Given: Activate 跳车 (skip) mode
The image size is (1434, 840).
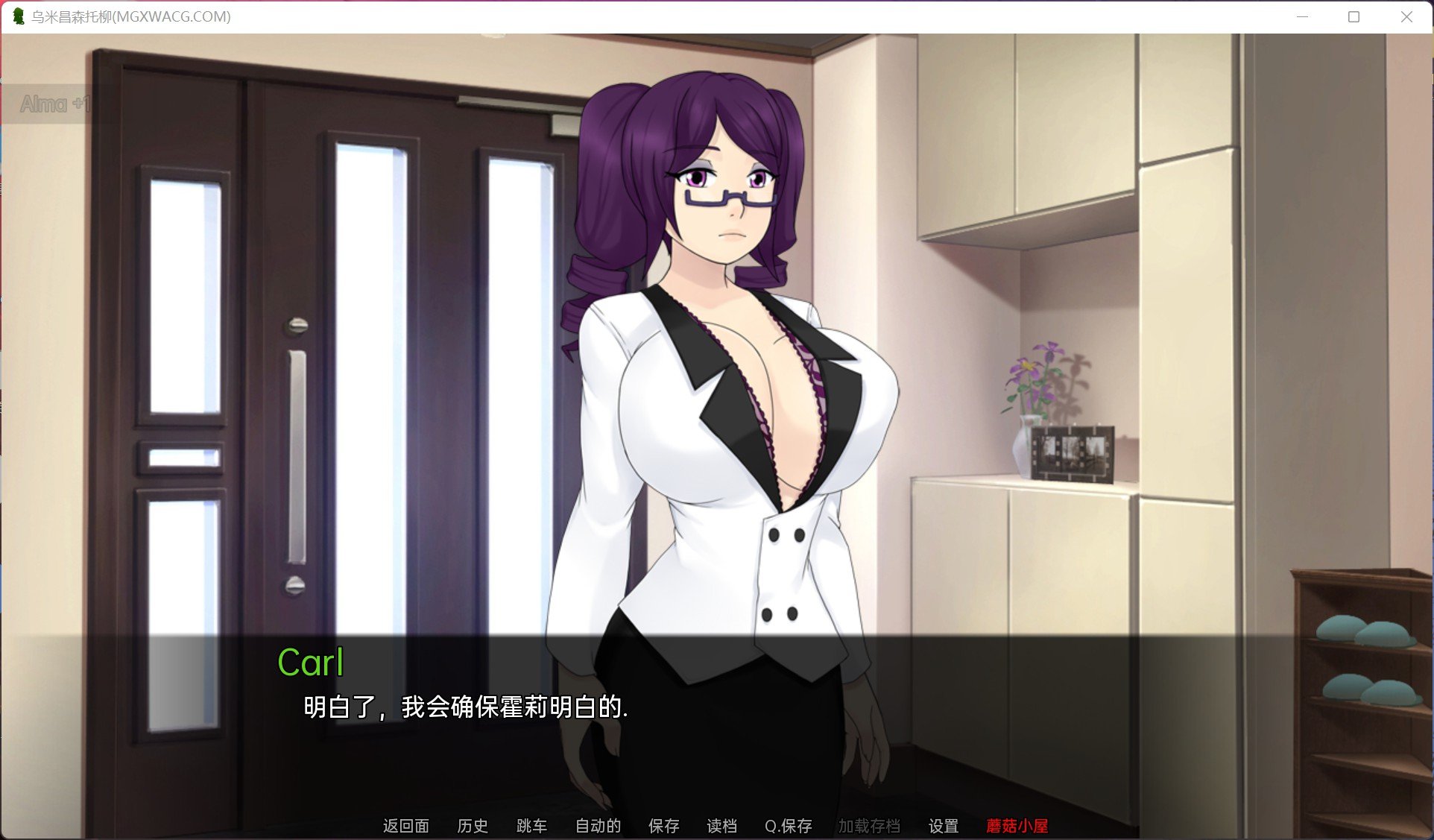Looking at the screenshot, I should click(x=532, y=826).
